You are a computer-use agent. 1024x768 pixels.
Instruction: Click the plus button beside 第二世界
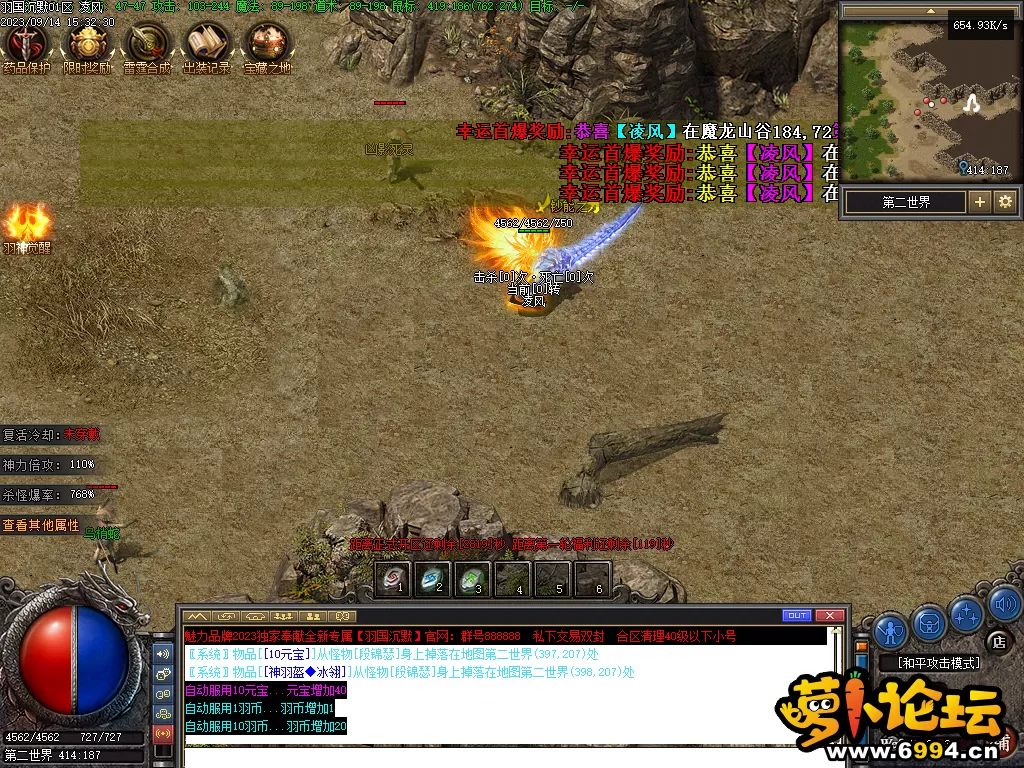tap(979, 201)
